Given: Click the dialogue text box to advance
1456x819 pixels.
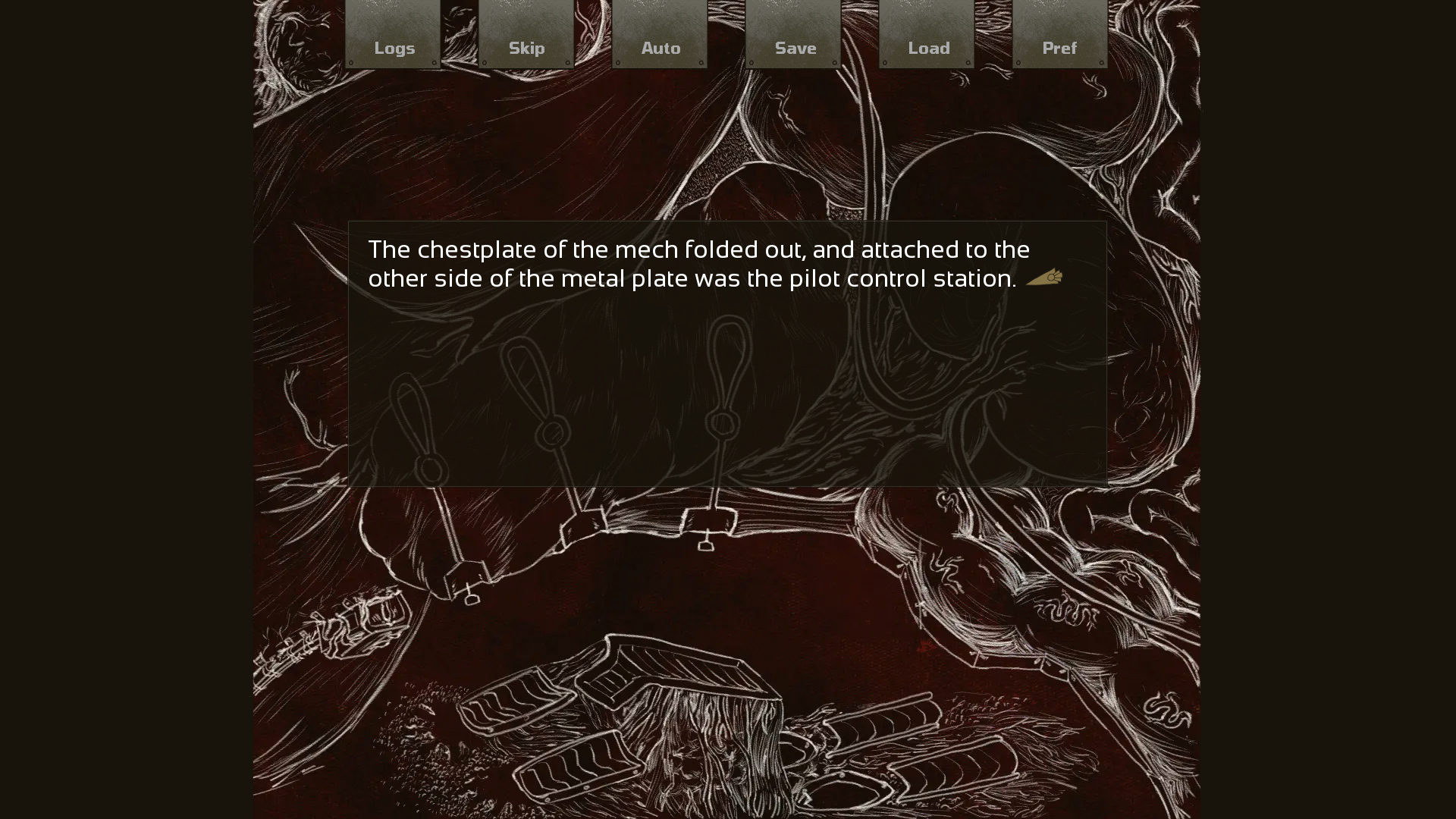Looking at the screenshot, I should click(x=726, y=353).
